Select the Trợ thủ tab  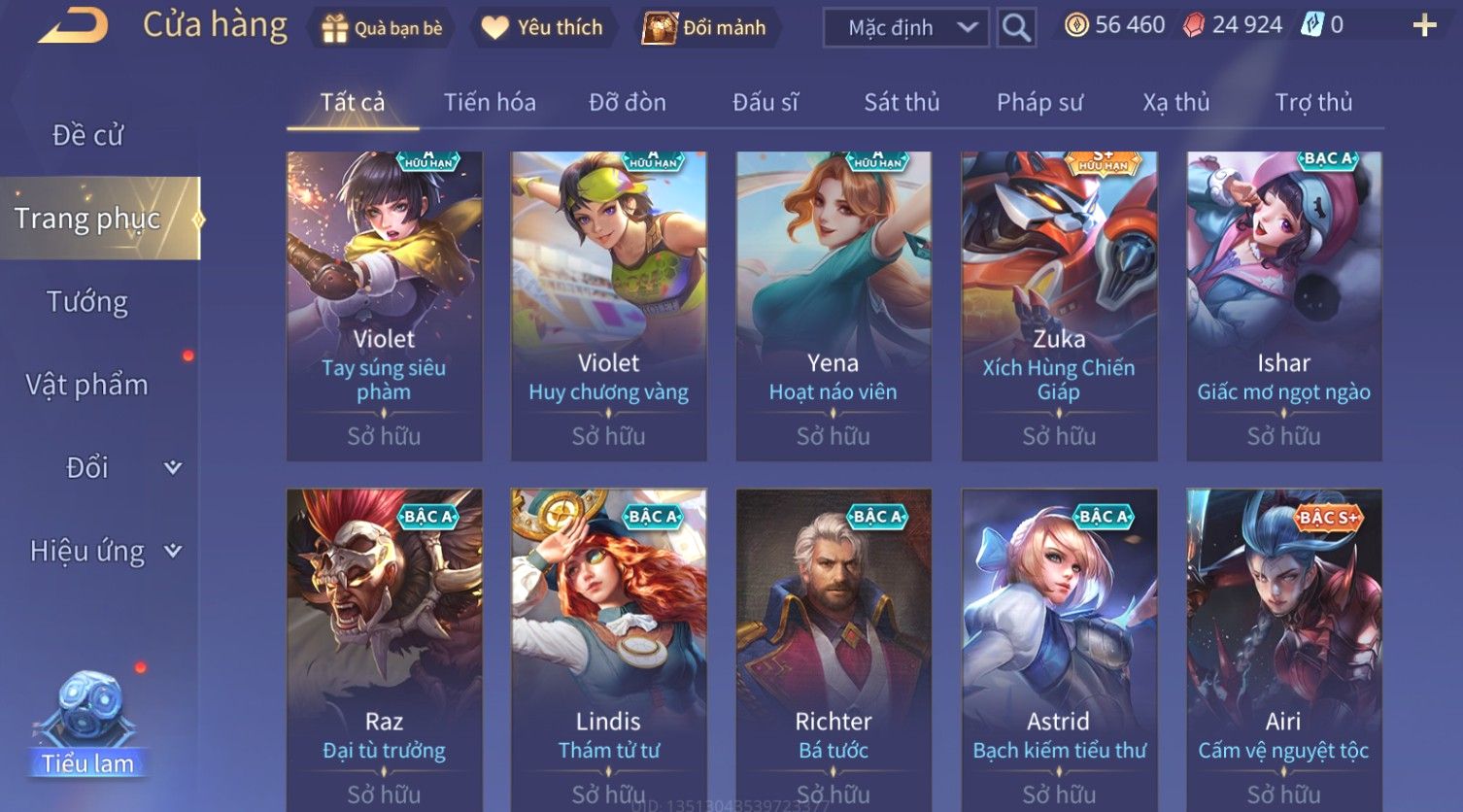pyautogui.click(x=1313, y=102)
